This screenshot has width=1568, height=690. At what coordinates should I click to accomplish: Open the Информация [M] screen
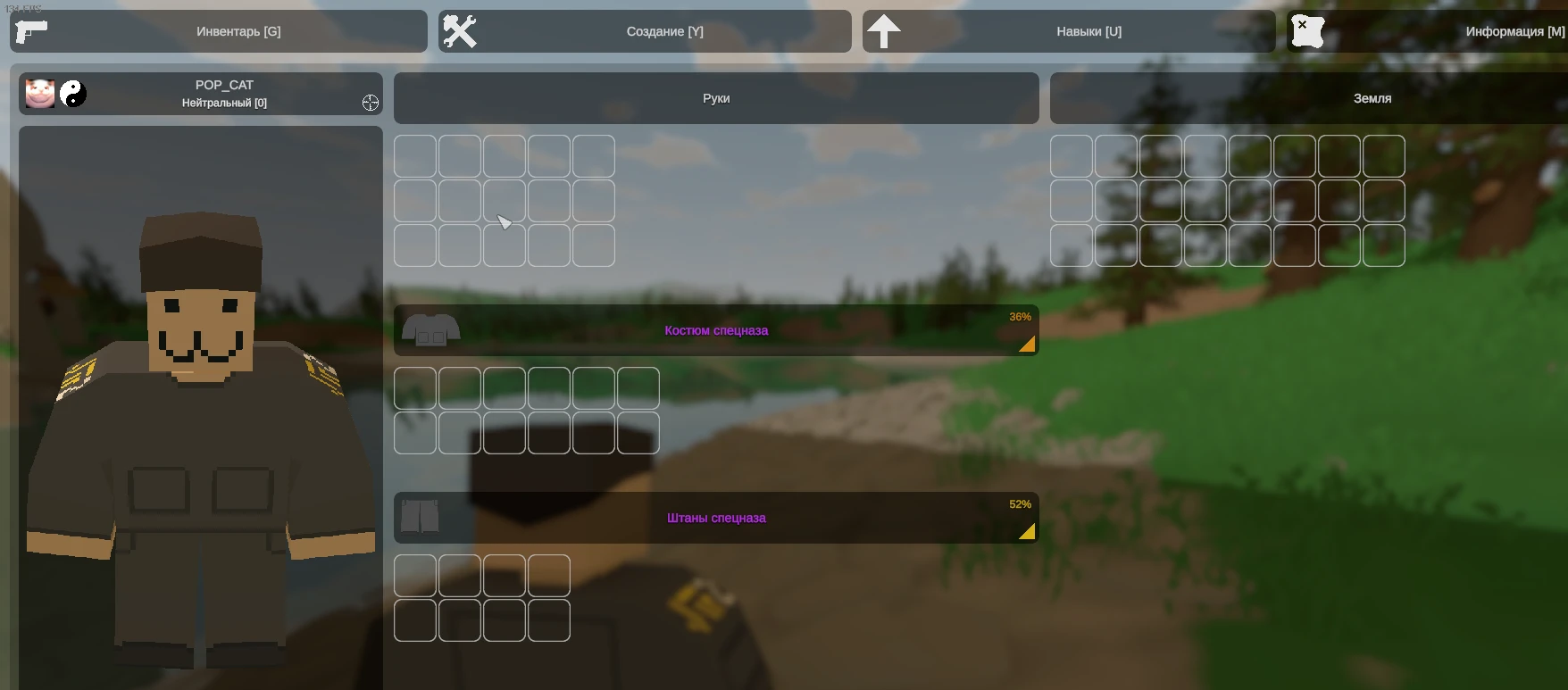tap(1515, 30)
